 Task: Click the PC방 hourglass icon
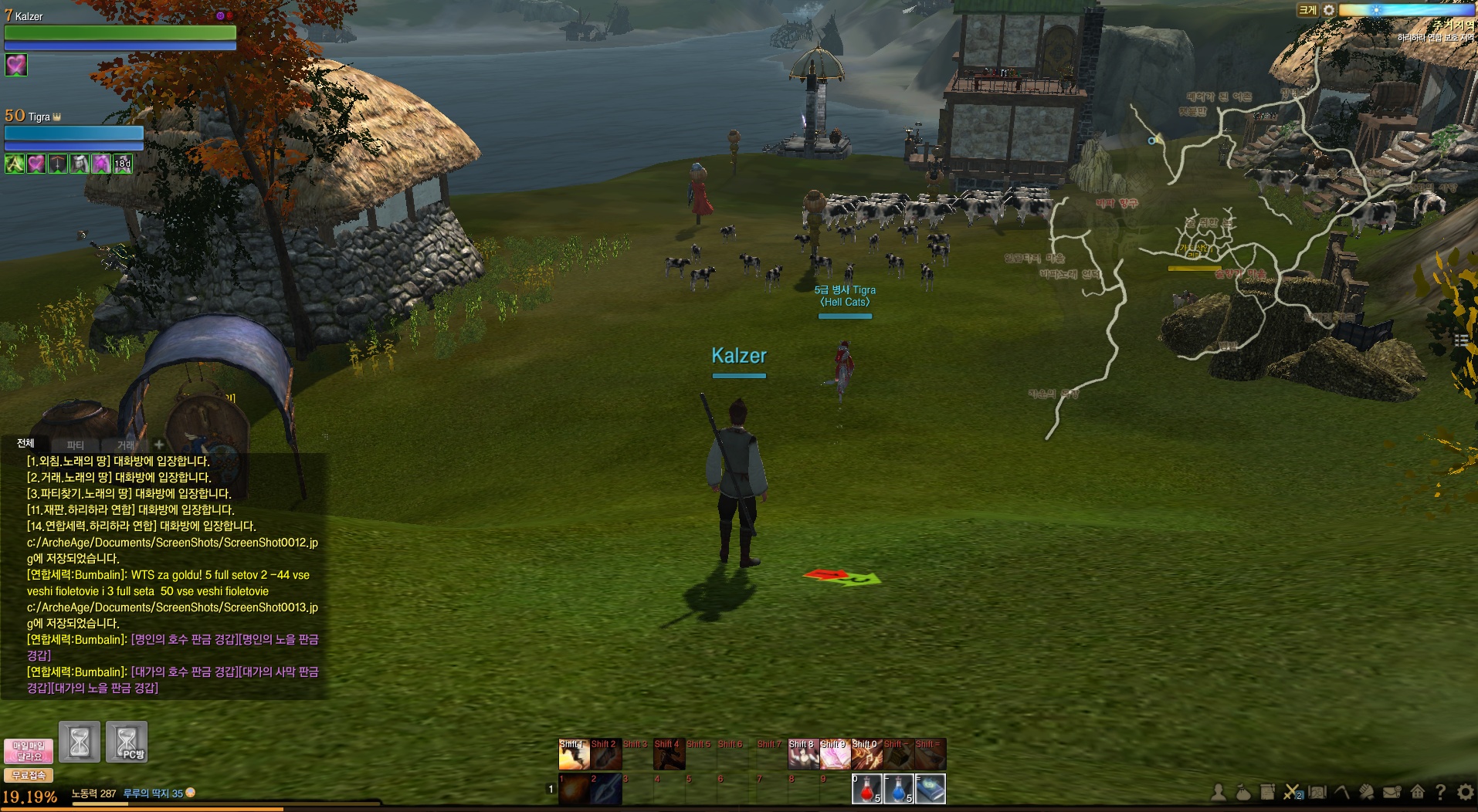(127, 742)
